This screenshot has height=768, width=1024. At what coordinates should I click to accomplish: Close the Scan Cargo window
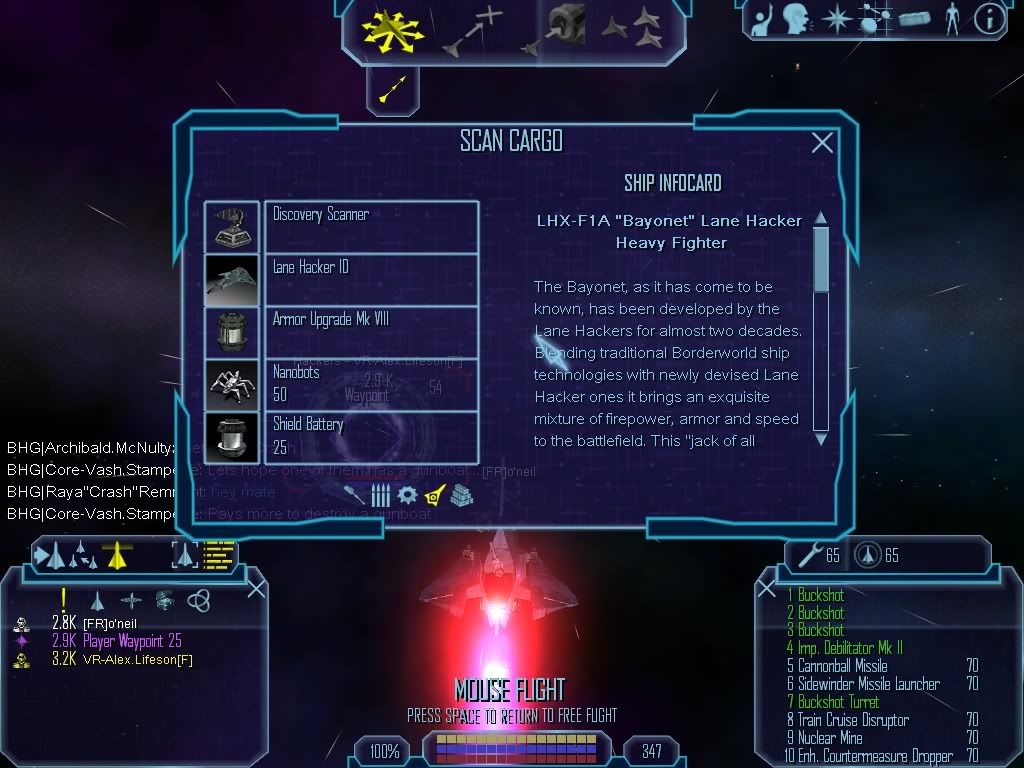tap(822, 143)
